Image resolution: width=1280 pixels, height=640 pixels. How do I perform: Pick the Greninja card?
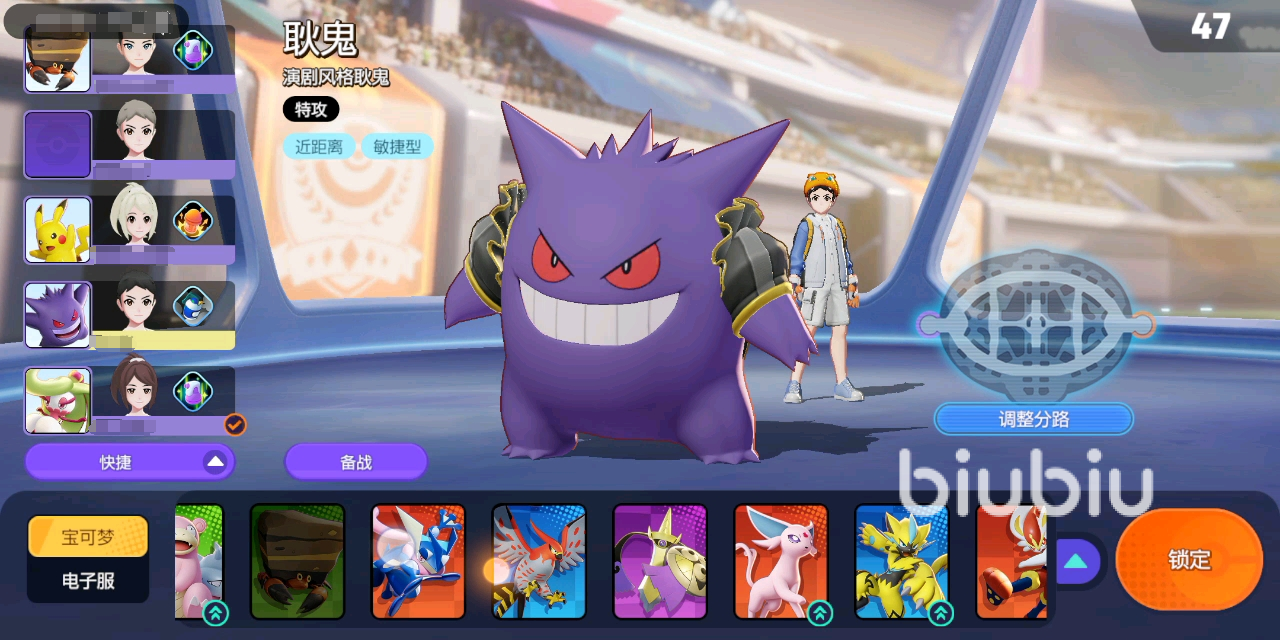(418, 561)
